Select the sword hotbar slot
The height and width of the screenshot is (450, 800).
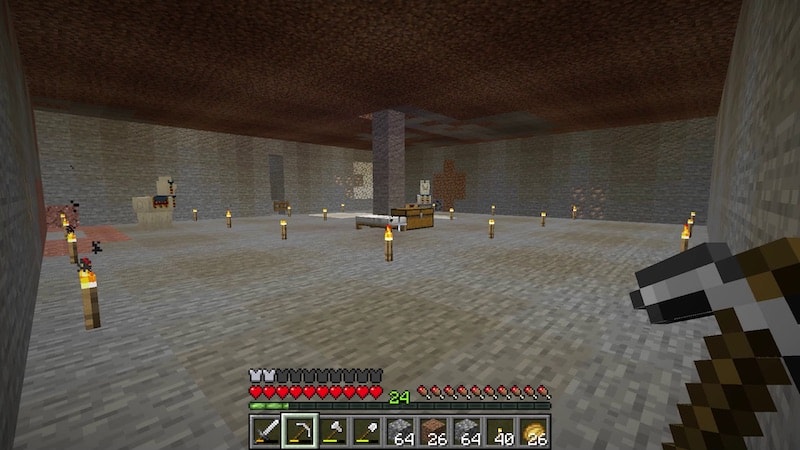coord(265,431)
